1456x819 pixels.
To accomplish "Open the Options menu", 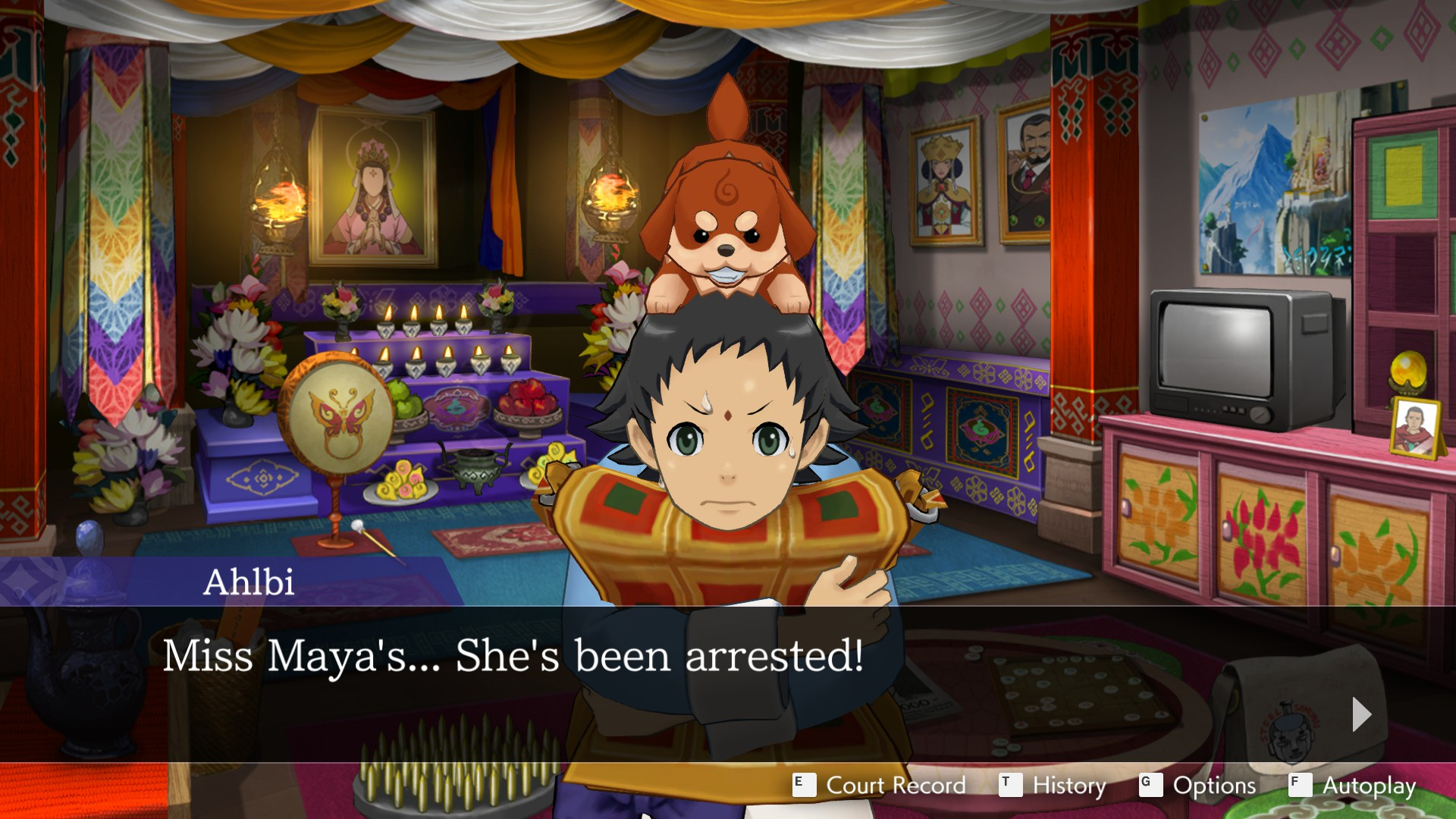I will pos(1198,786).
